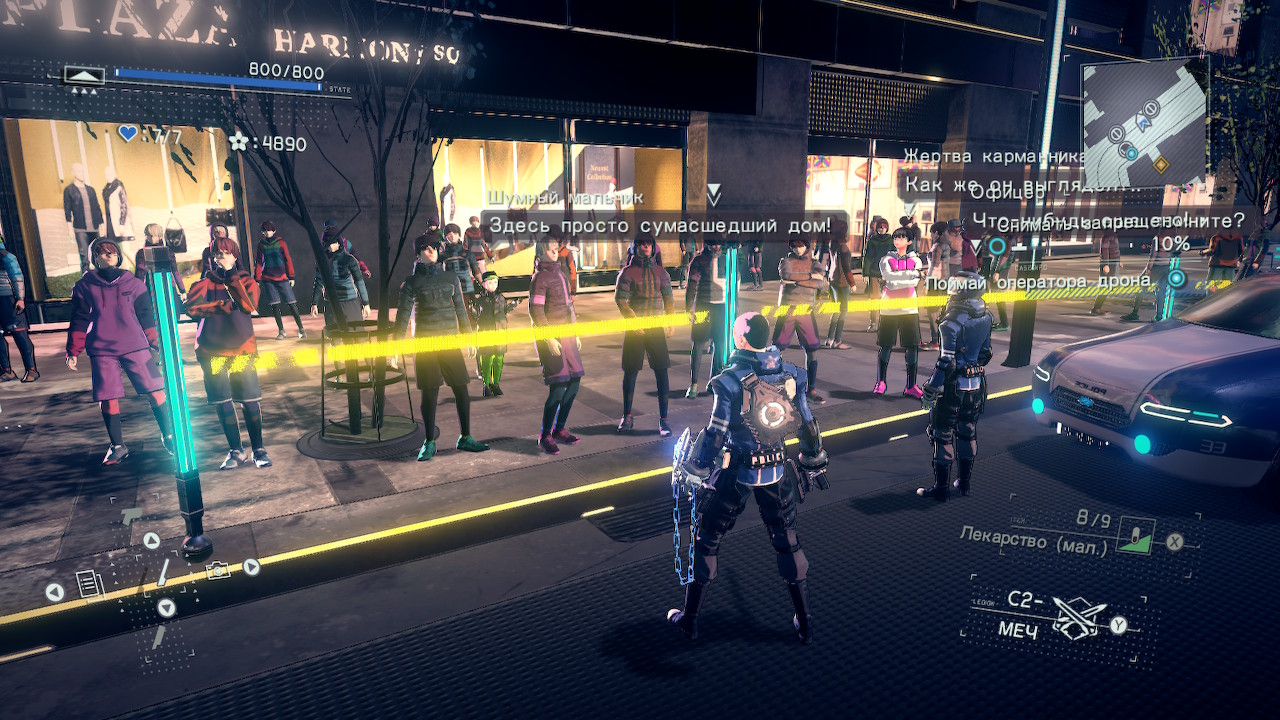
Task: Click the baton icon in the shortcut wheel
Action: (162, 573)
